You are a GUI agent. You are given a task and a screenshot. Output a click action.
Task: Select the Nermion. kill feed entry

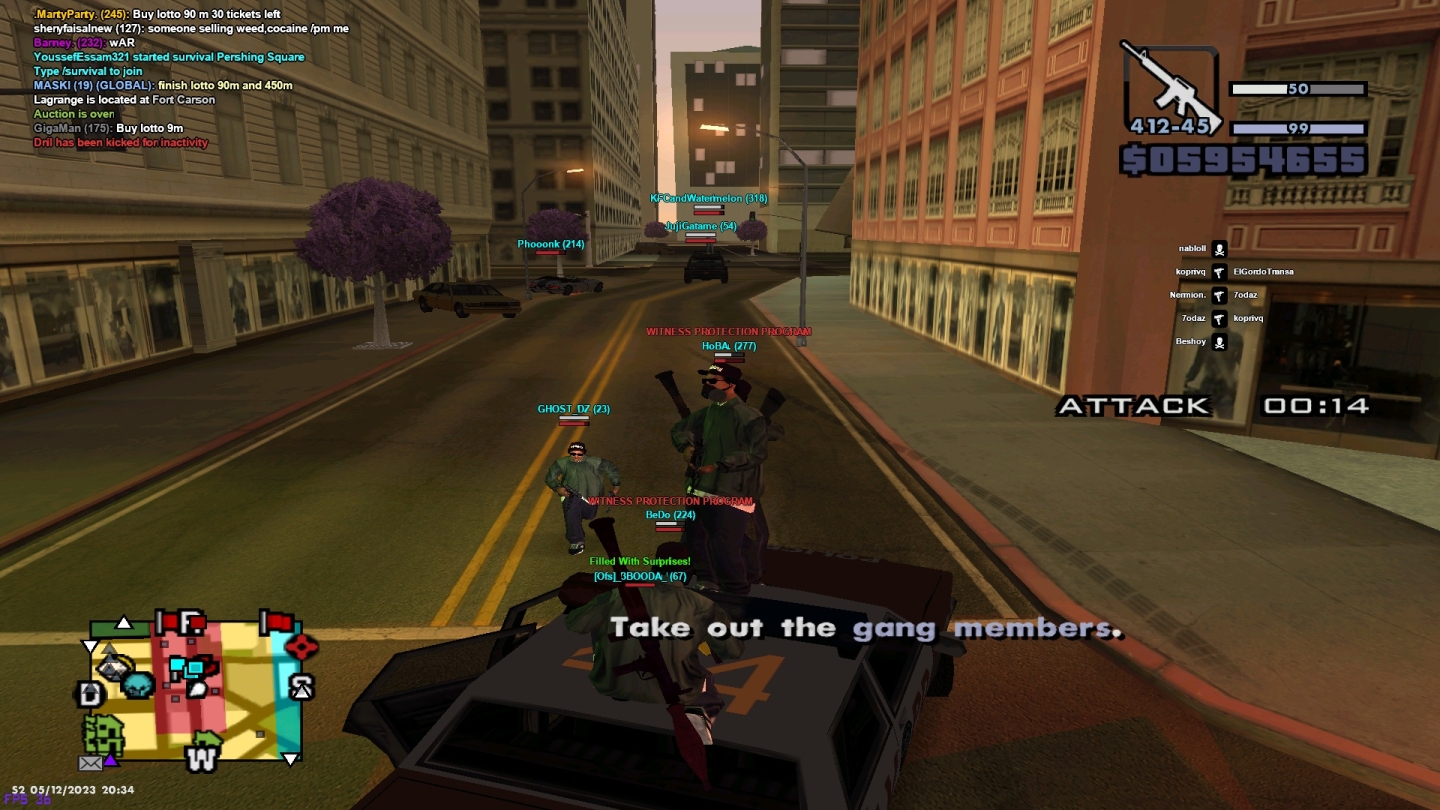1188,296
